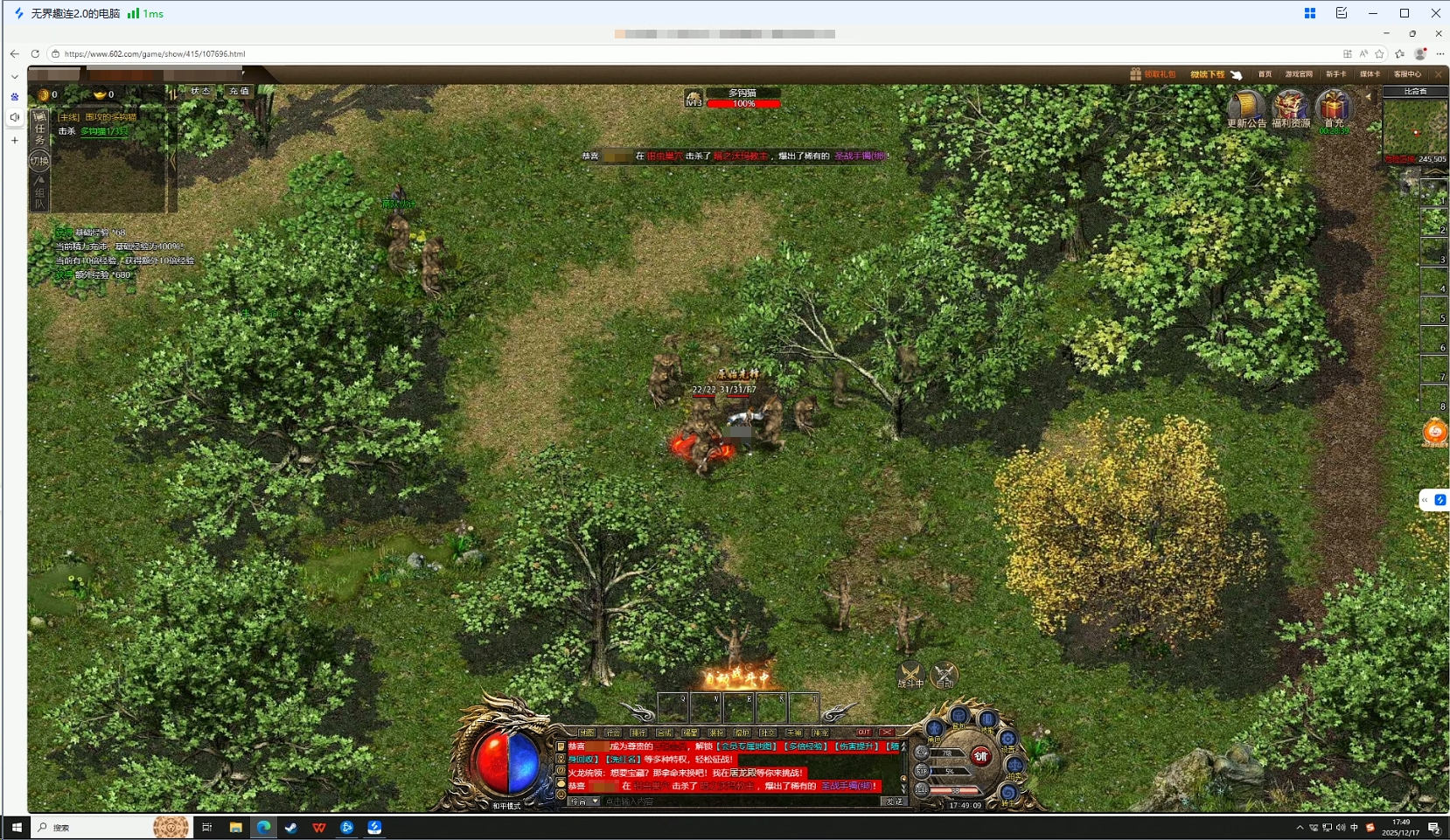Screen dimensions: 1450x840
Task: Open the red 铺 shop button
Action: [x=981, y=756]
